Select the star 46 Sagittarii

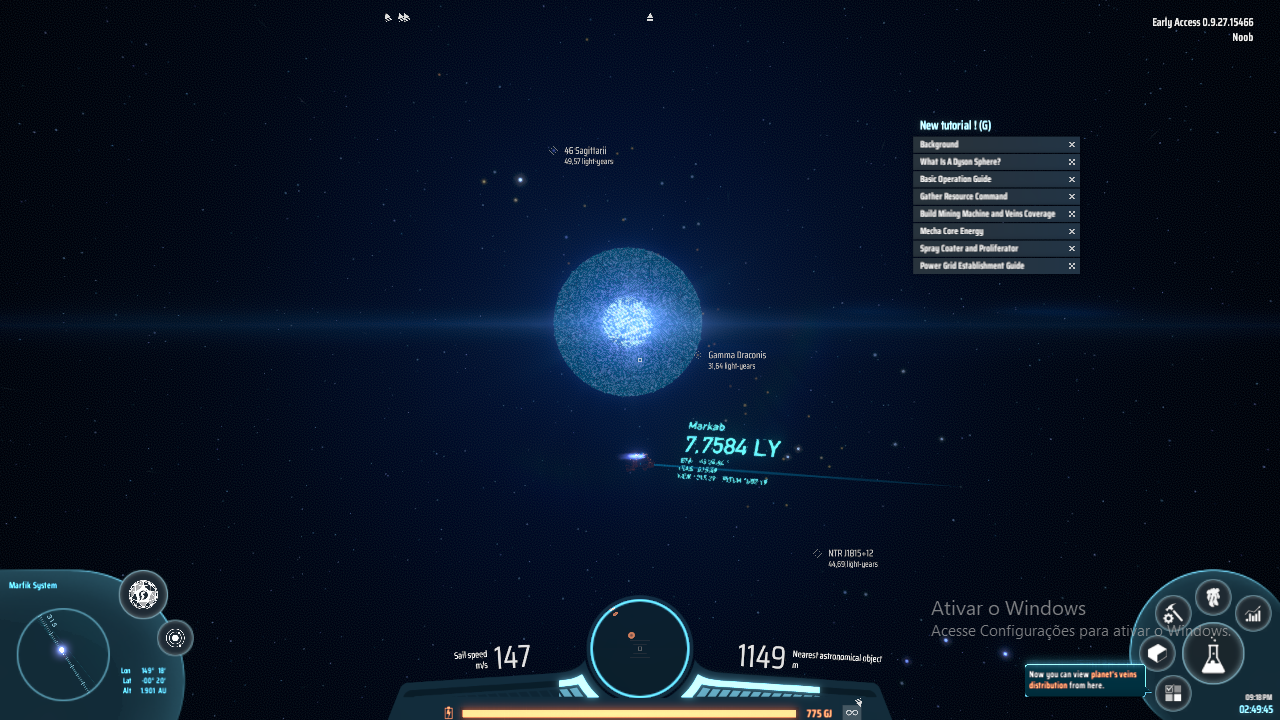(x=553, y=150)
